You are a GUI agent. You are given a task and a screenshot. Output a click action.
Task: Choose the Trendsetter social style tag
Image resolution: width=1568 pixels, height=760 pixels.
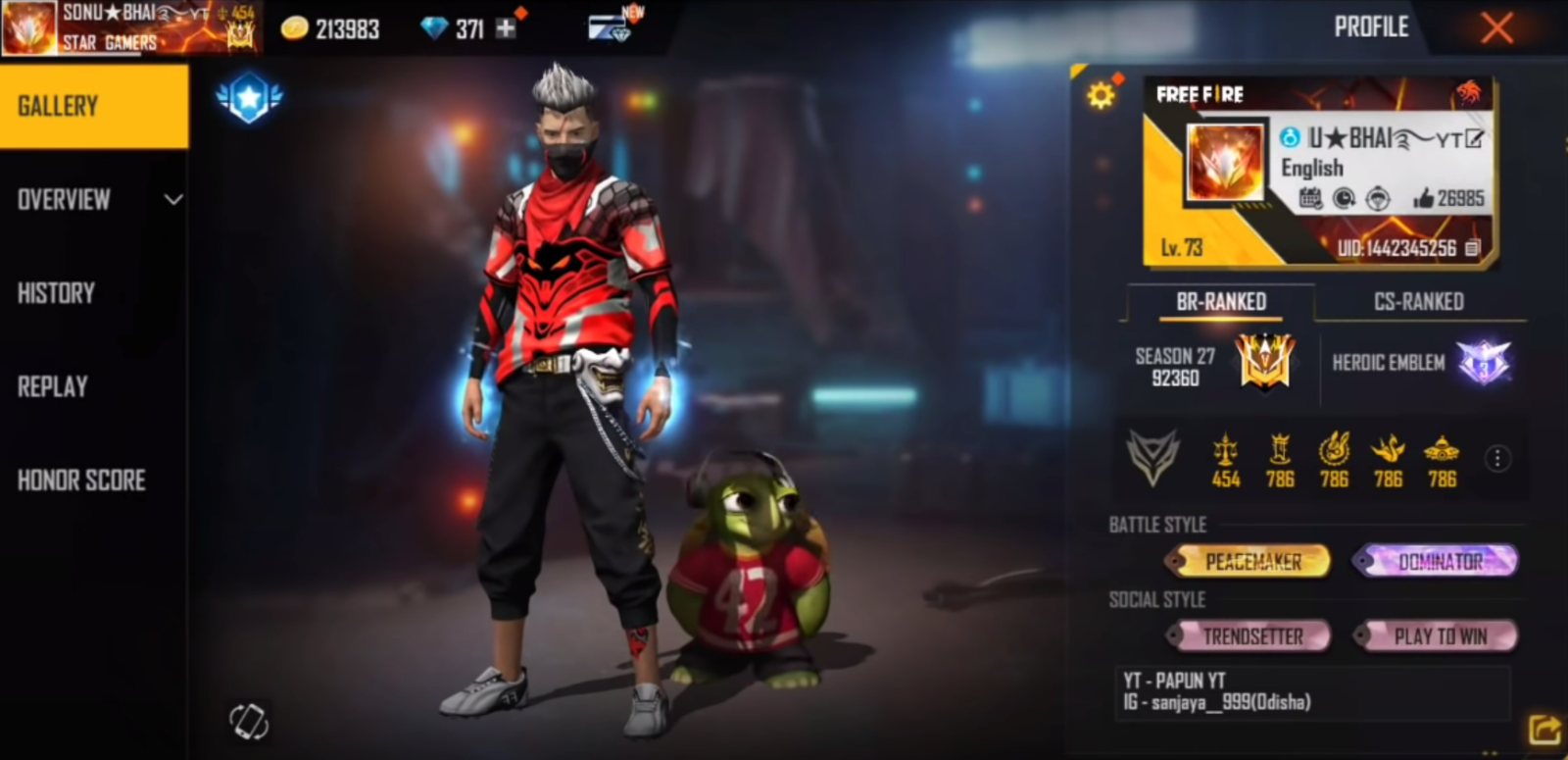(x=1249, y=636)
